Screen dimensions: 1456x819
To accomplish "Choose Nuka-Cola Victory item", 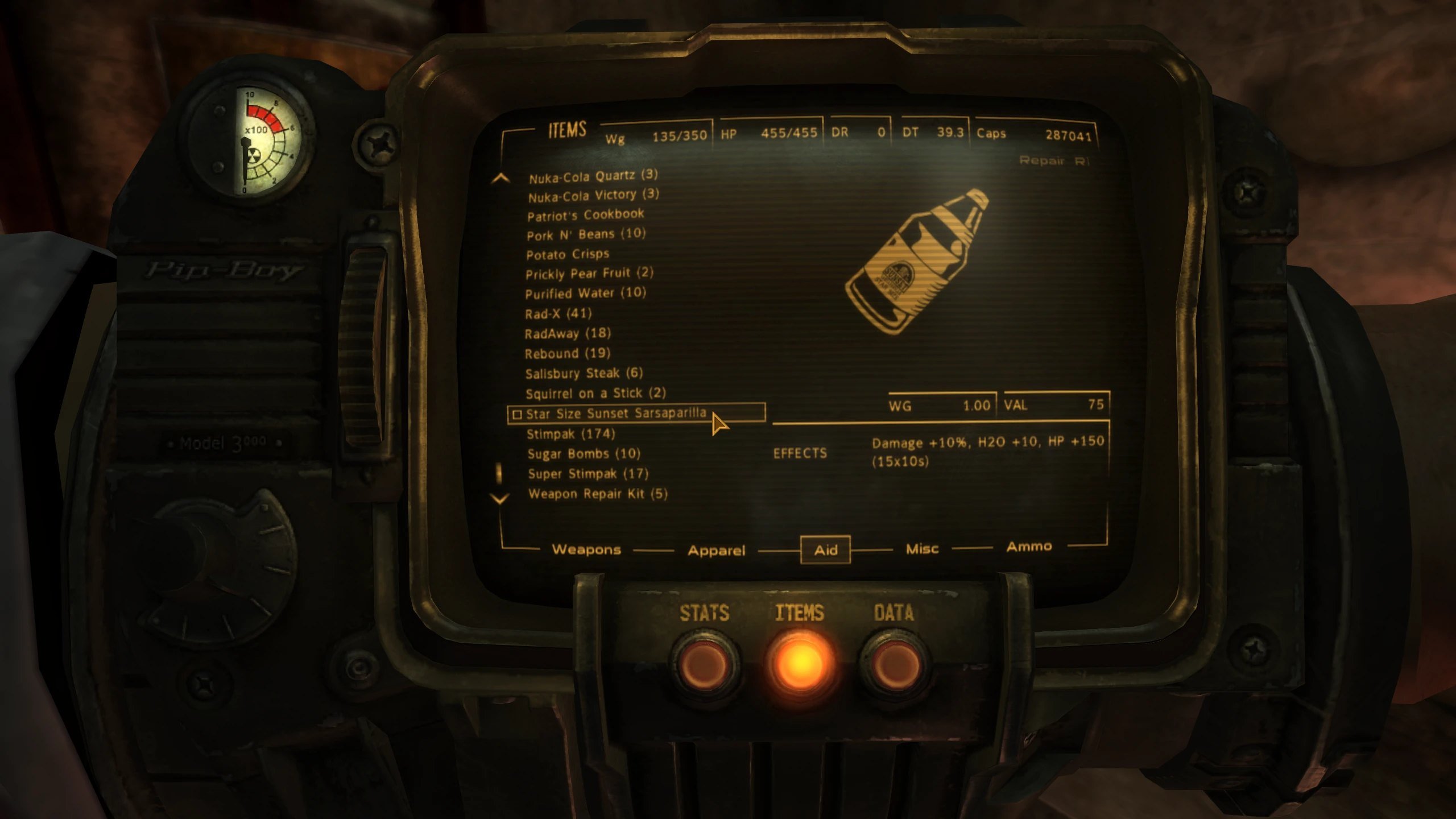I will tap(593, 196).
